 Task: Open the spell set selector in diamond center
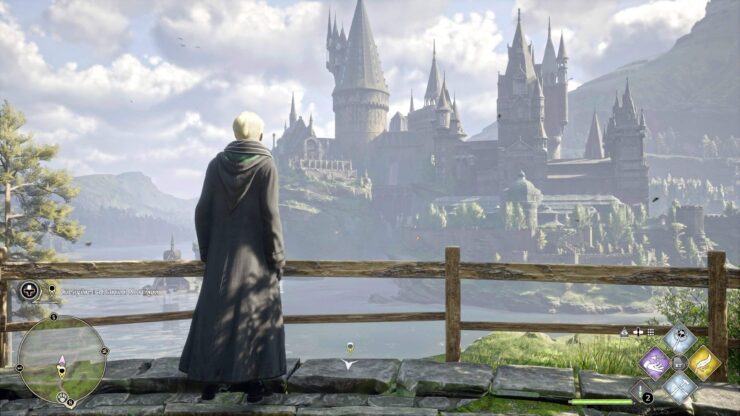(680, 363)
